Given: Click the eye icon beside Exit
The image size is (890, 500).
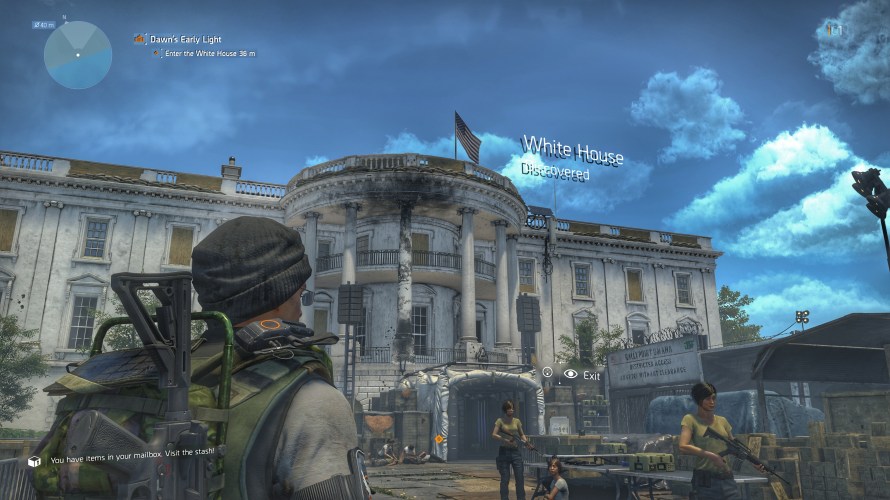Looking at the screenshot, I should [x=570, y=374].
